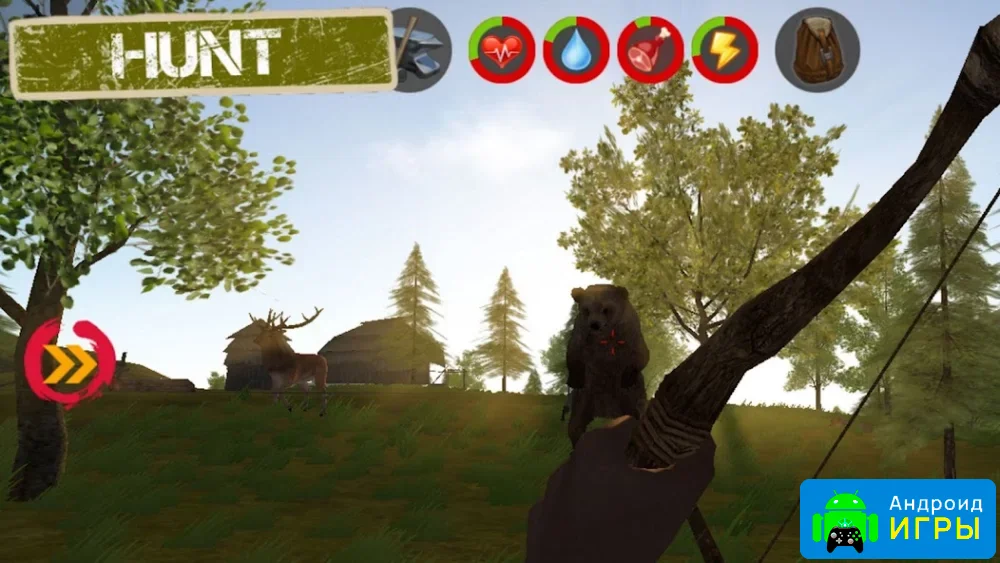1000x563 pixels.
Task: Tap the red double-arrow sprint button
Action: 69,364
